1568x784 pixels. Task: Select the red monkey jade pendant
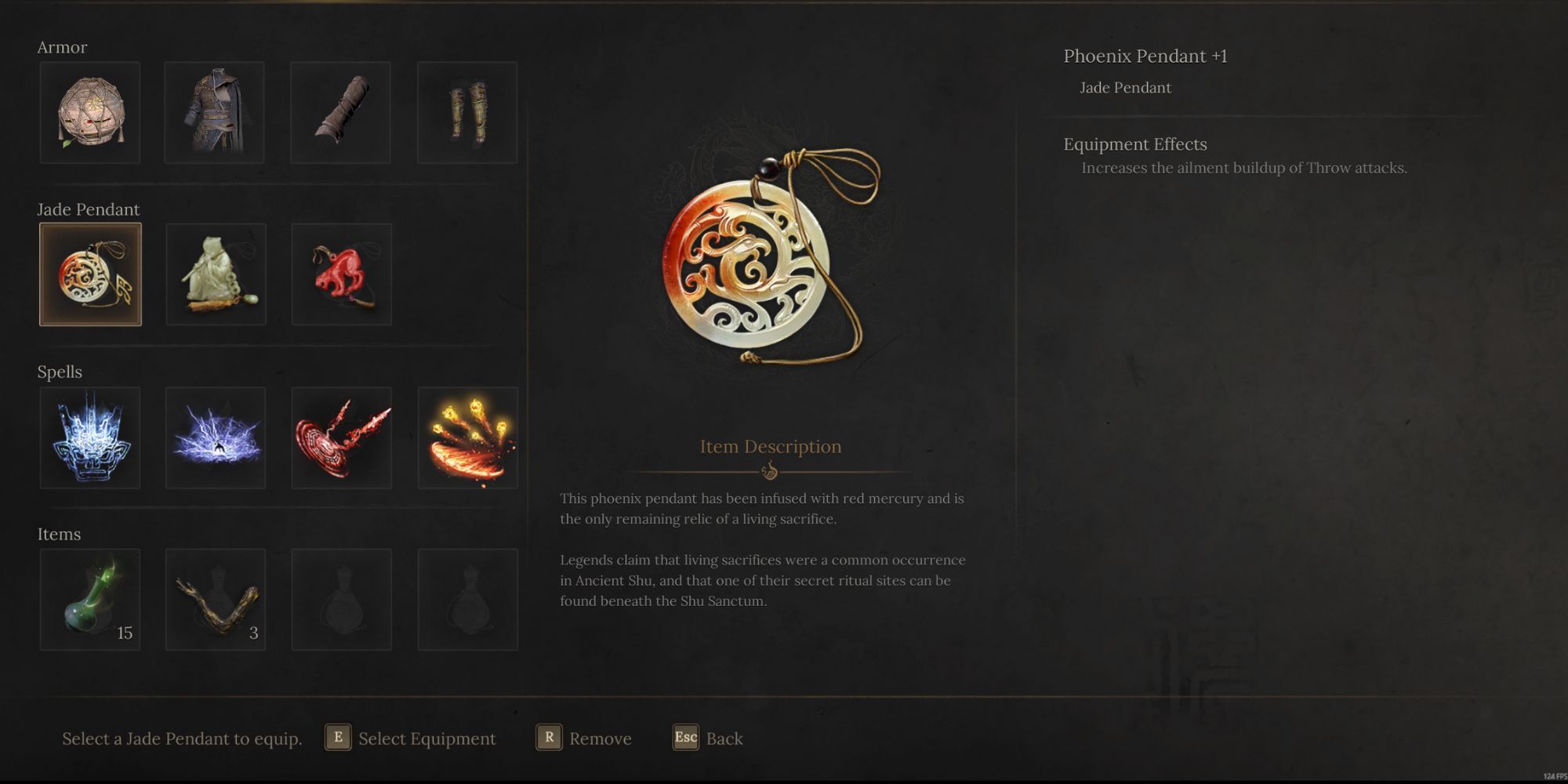coord(341,274)
